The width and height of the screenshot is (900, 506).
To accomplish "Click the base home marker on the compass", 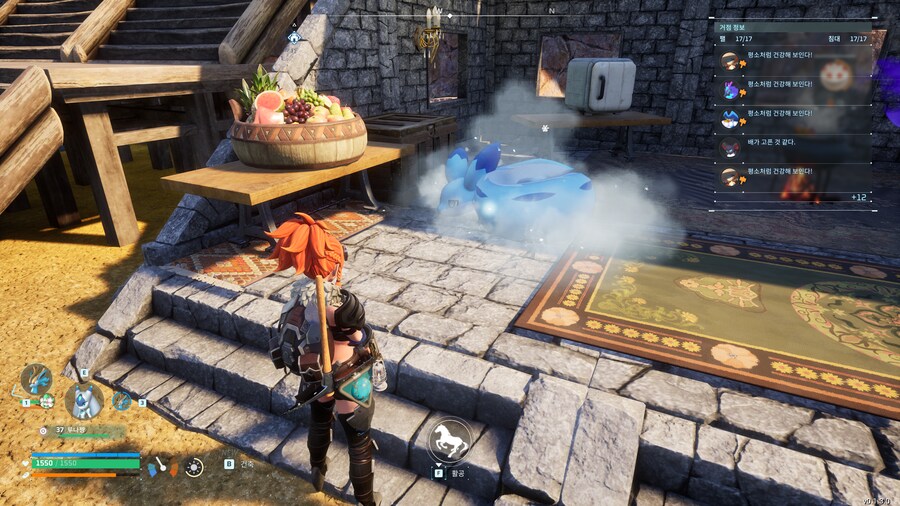I will pyautogui.click(x=294, y=38).
